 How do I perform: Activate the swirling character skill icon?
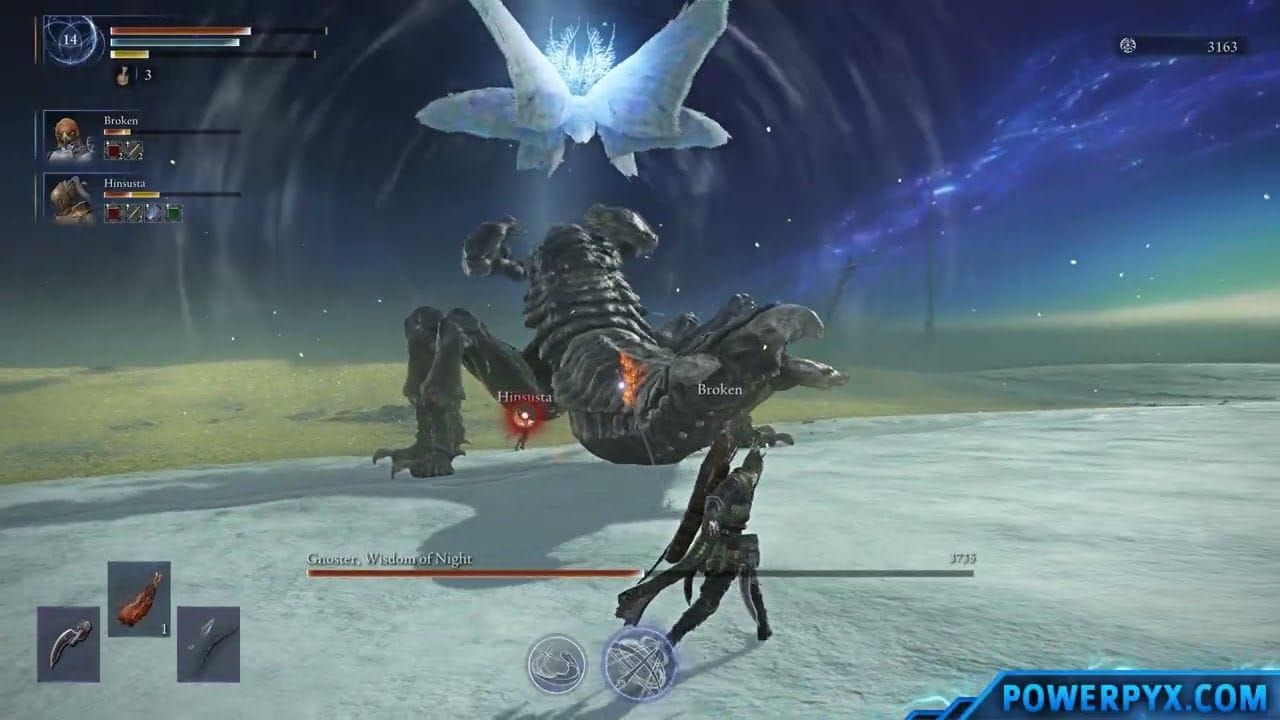[556, 663]
